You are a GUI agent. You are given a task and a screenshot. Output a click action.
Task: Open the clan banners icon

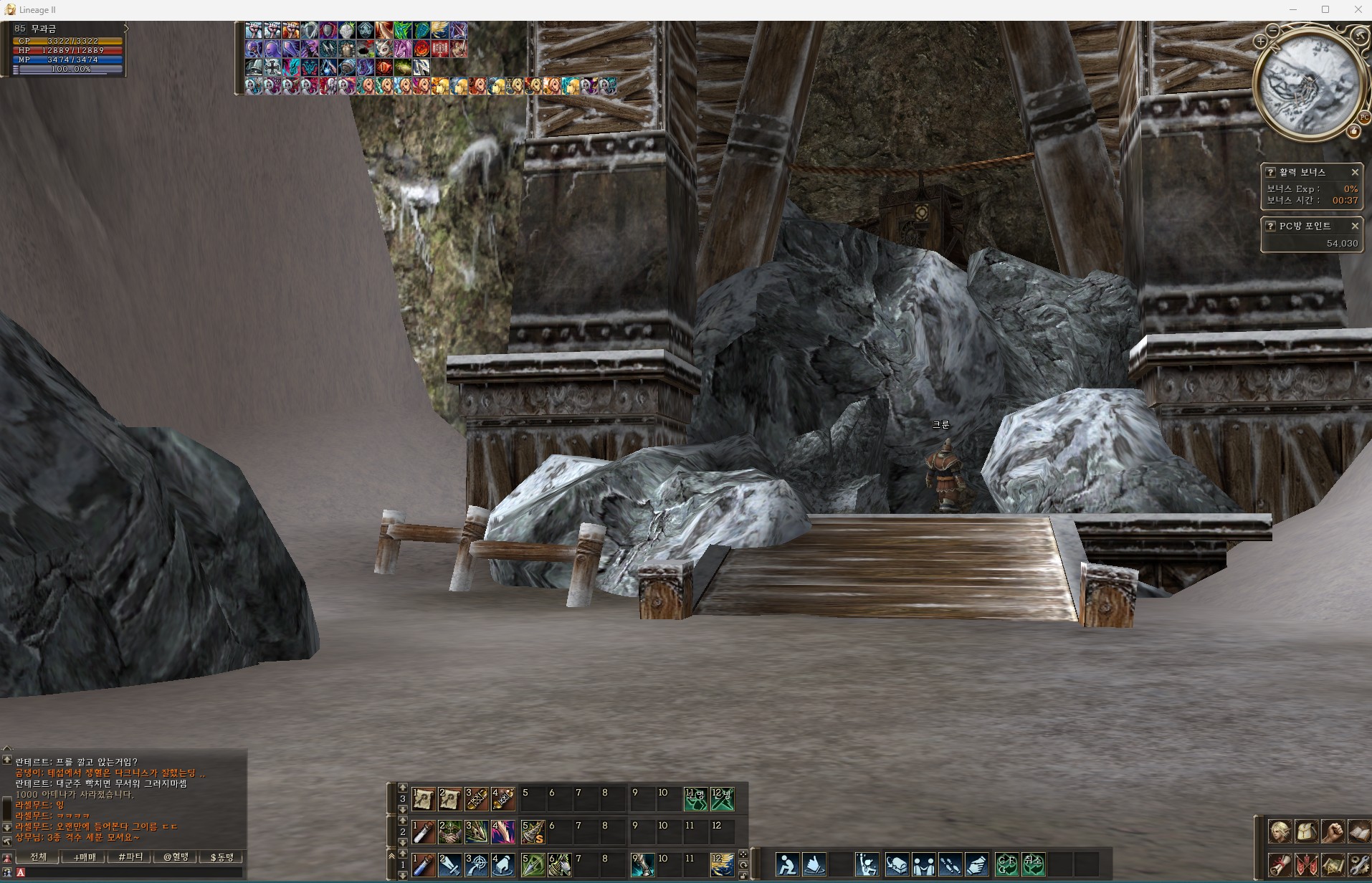click(x=1306, y=865)
